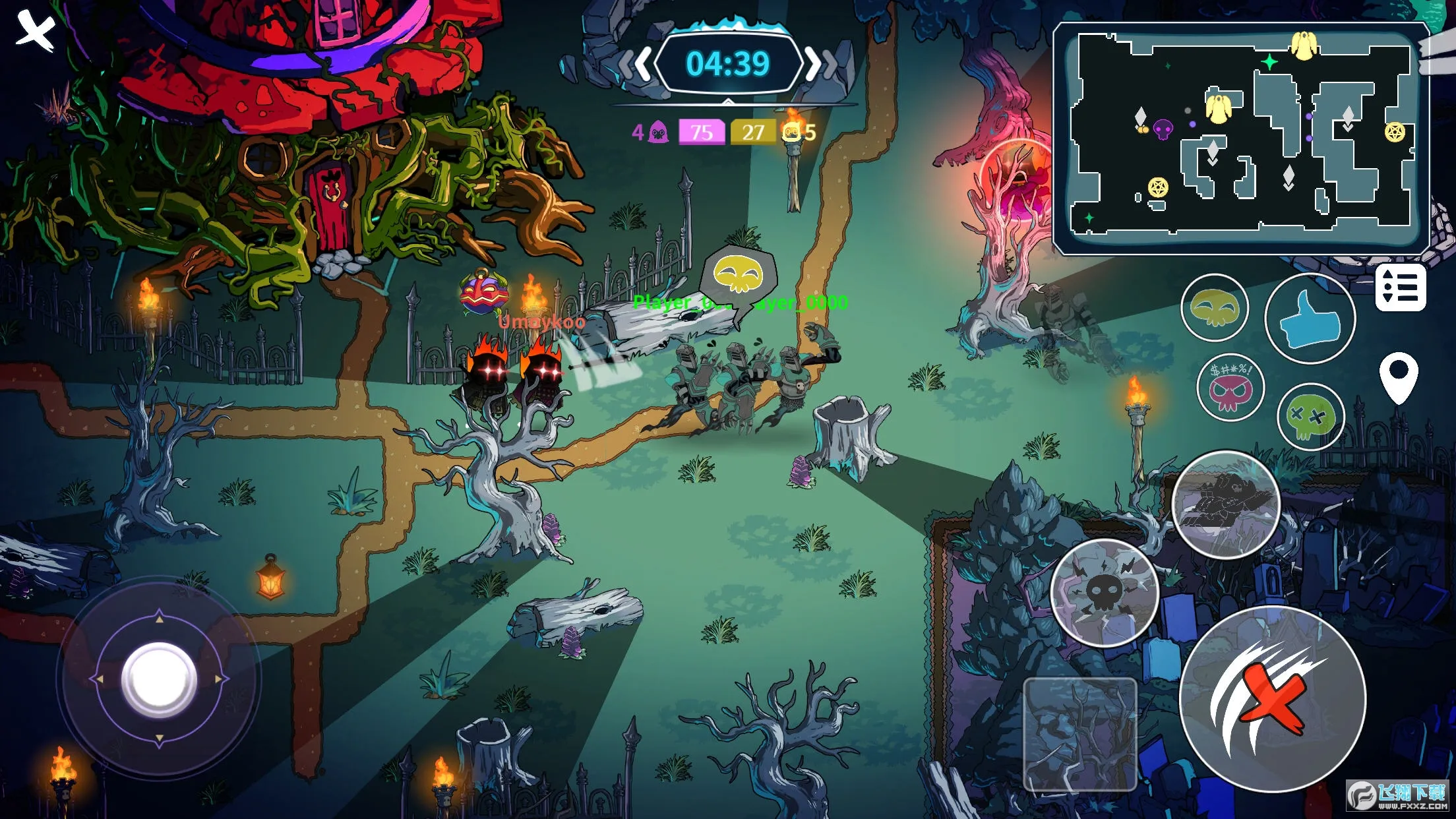Screen dimensions: 1456x819
Task: Send the pink angry cursing skull emote
Action: [1230, 388]
